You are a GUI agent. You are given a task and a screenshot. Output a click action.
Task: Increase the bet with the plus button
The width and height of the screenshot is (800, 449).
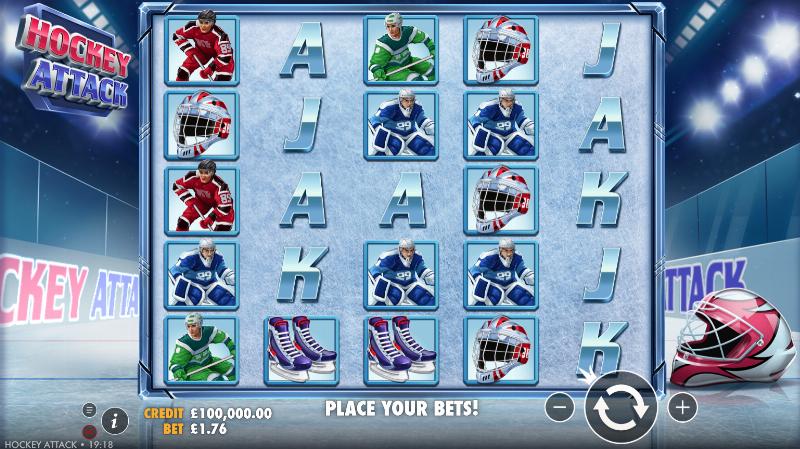[682, 407]
